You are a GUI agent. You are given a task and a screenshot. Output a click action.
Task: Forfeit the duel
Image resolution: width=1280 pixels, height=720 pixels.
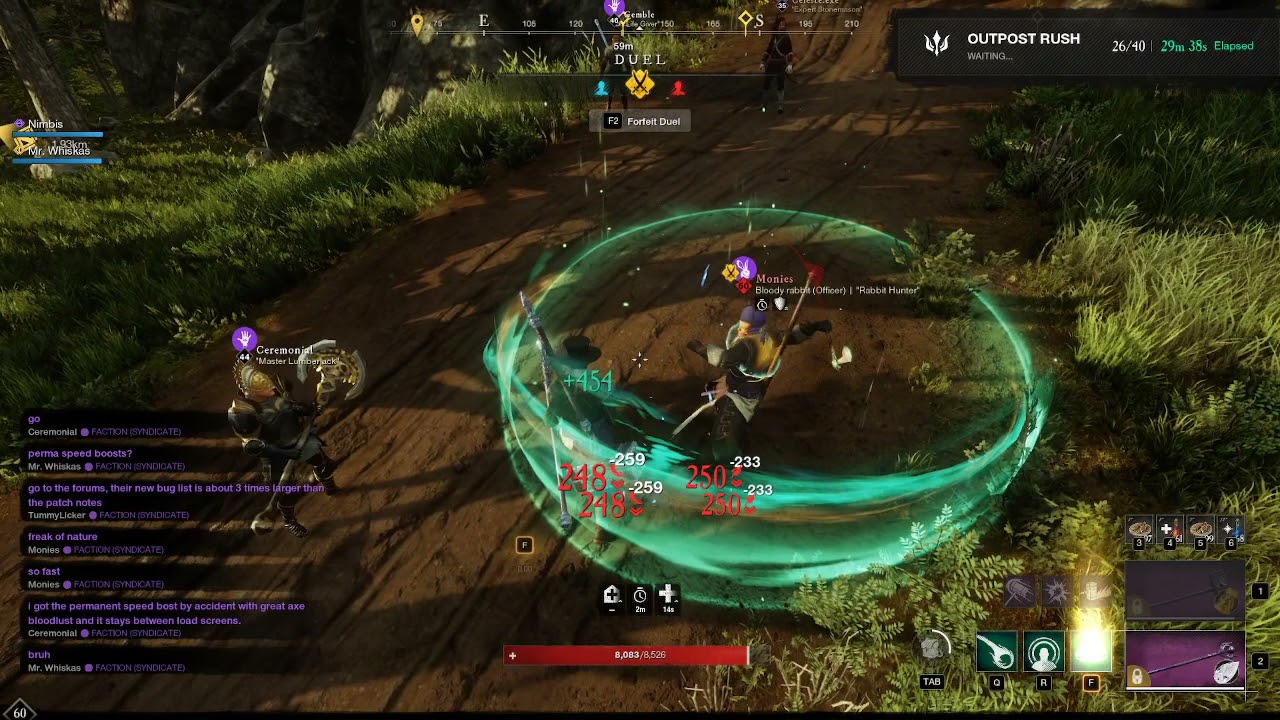coord(642,121)
